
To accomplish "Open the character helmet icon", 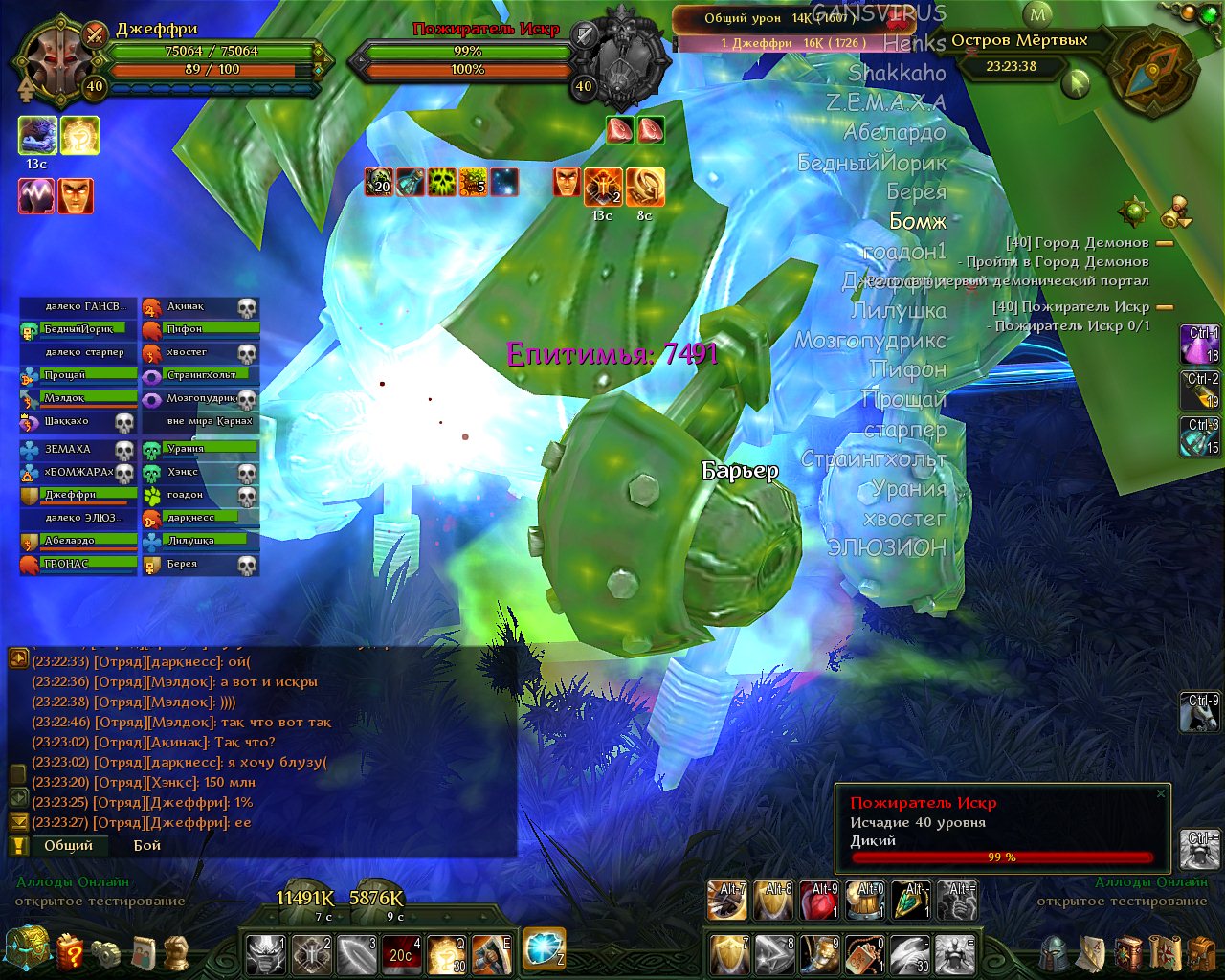I will pos(1055,953).
